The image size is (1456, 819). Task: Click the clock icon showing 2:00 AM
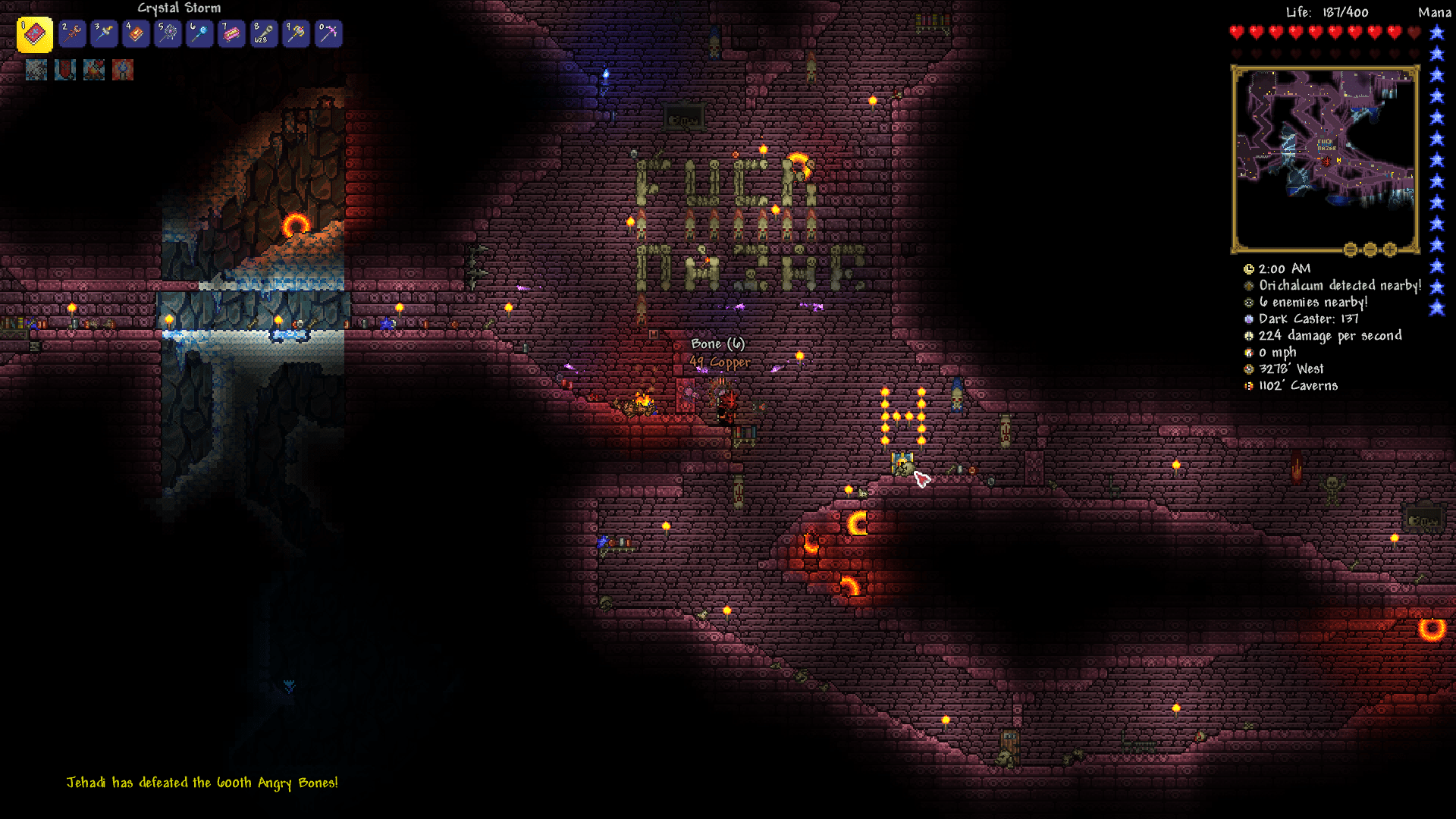point(1247,268)
